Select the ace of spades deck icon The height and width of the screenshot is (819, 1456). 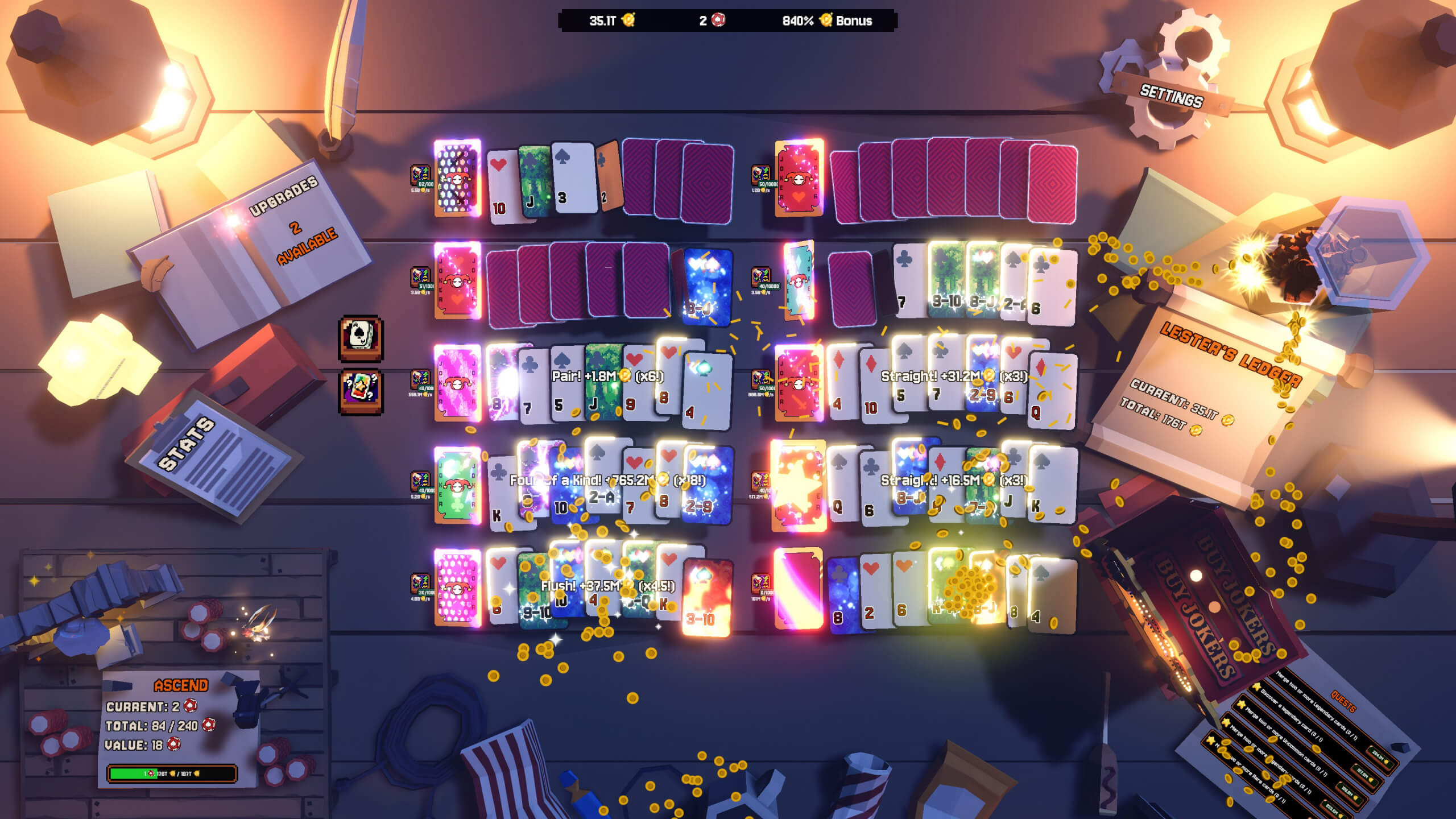pyautogui.click(x=361, y=338)
